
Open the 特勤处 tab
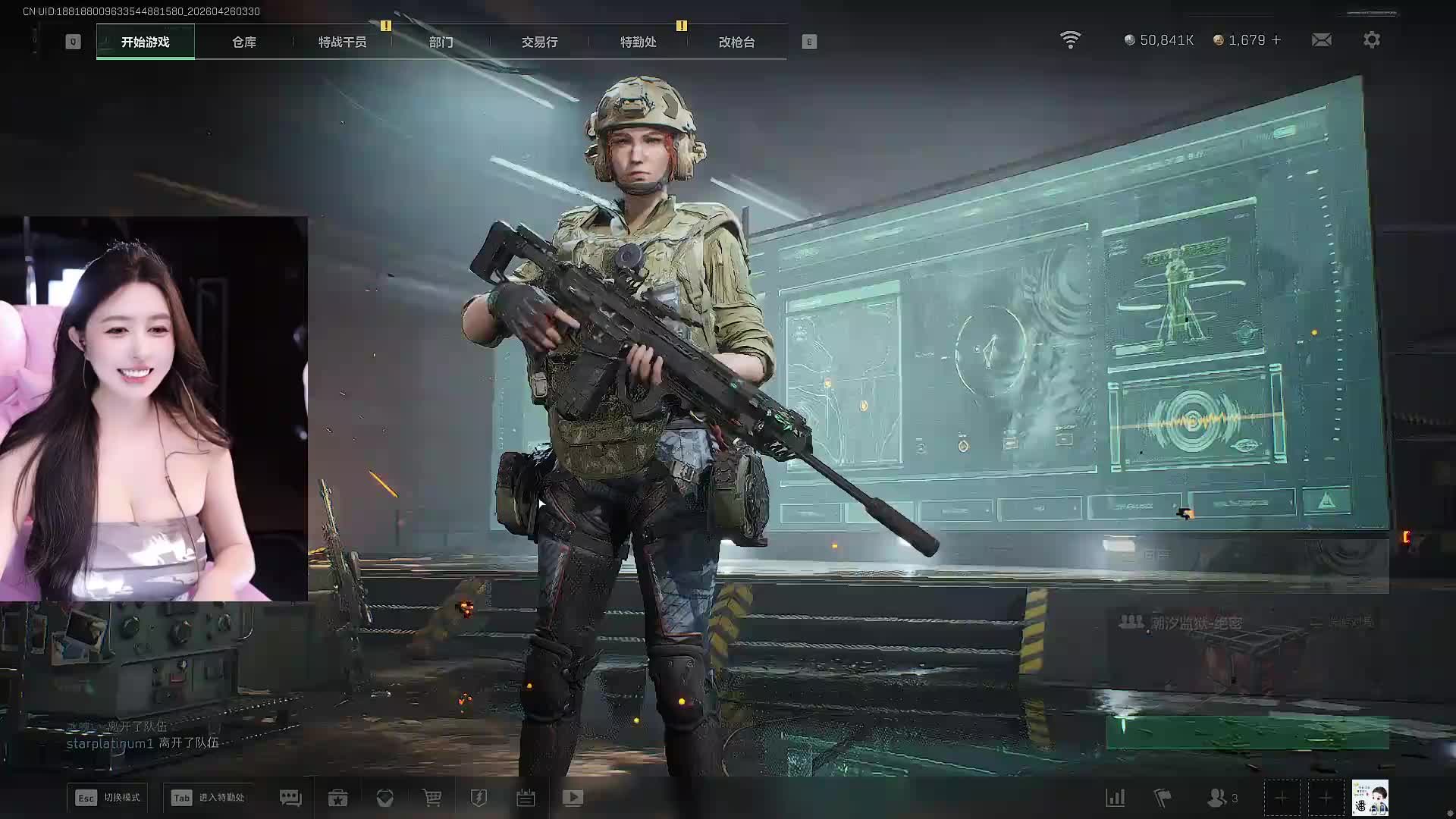[638, 42]
